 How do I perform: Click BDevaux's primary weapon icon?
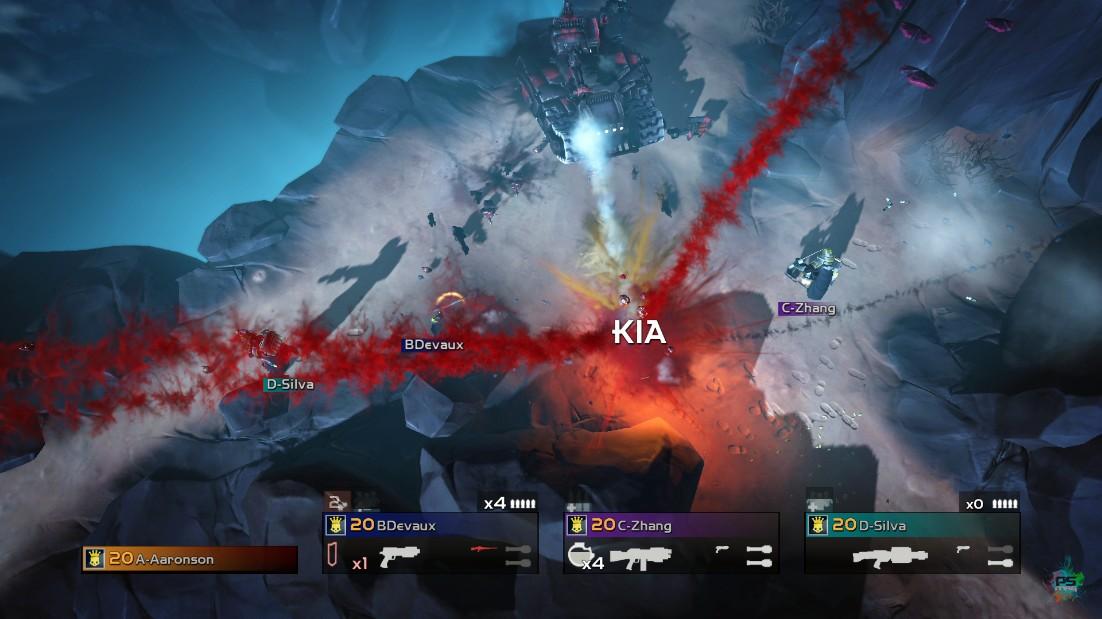coord(399,556)
